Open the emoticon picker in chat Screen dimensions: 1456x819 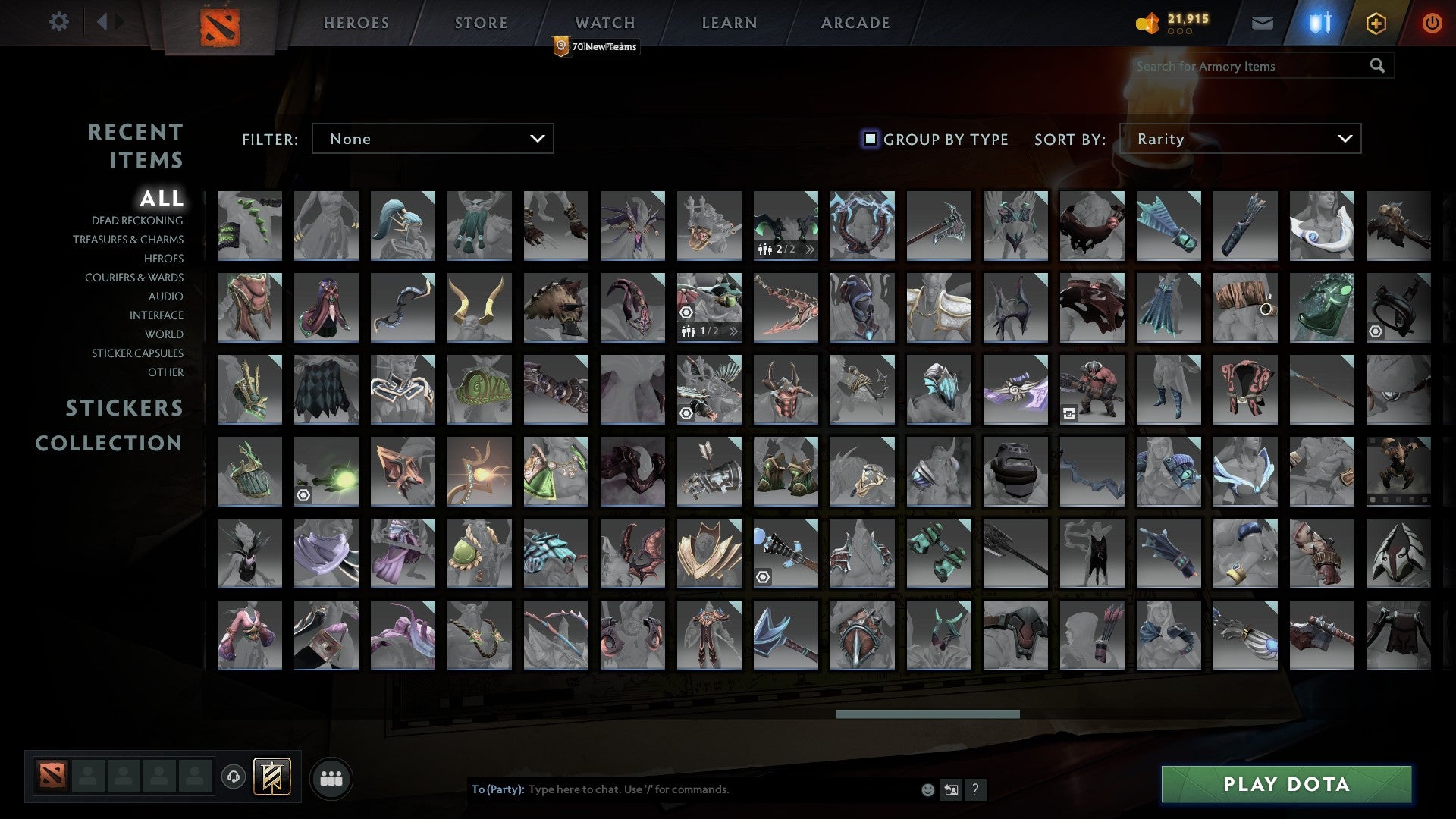(x=927, y=789)
